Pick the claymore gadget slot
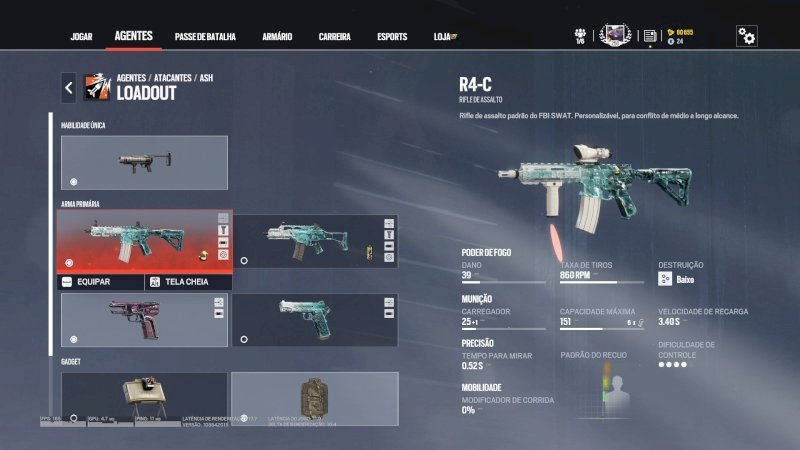This screenshot has width=800, height=450. pyautogui.click(x=144, y=395)
